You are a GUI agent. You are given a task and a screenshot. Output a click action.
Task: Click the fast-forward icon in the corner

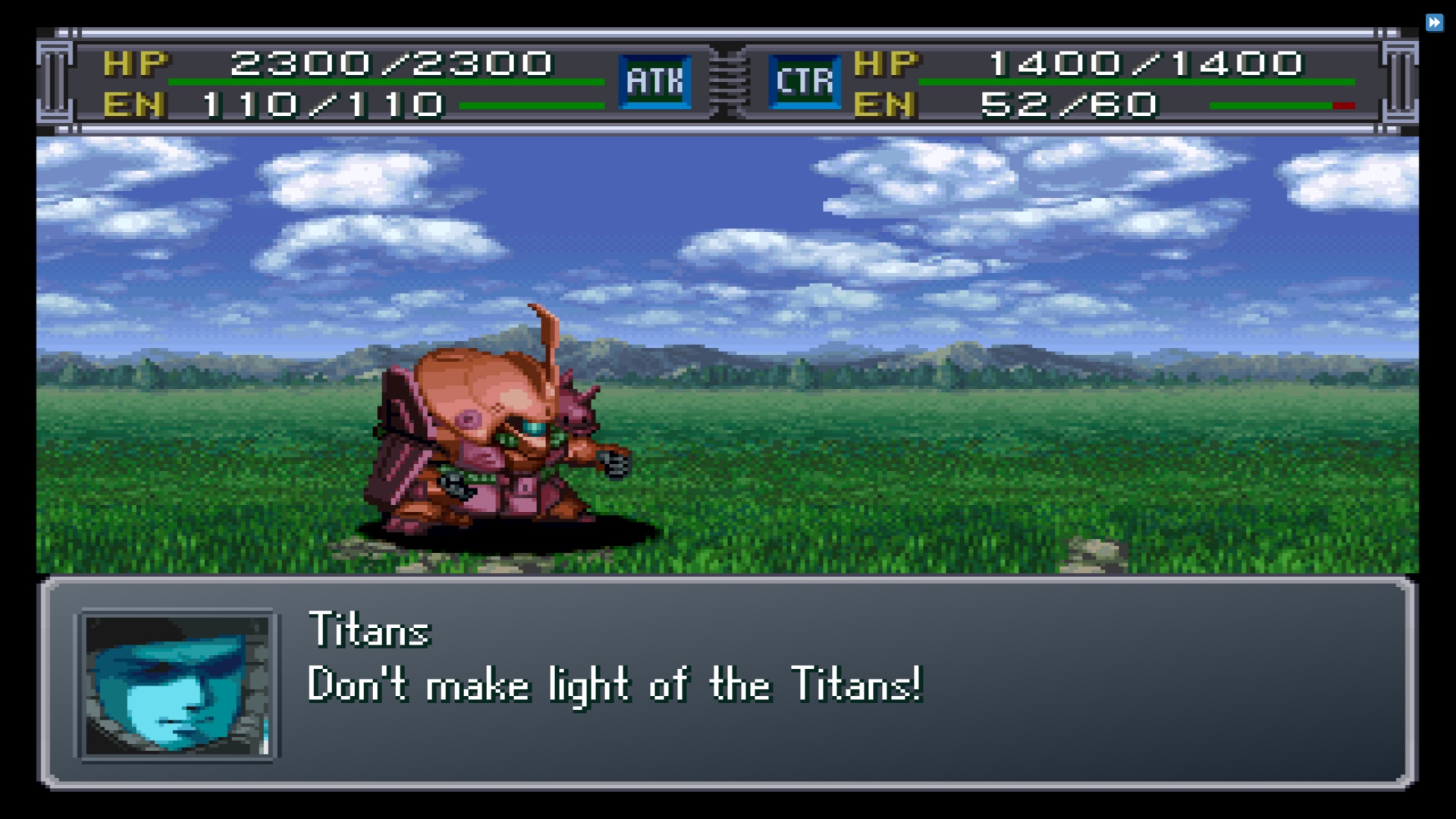click(1434, 23)
